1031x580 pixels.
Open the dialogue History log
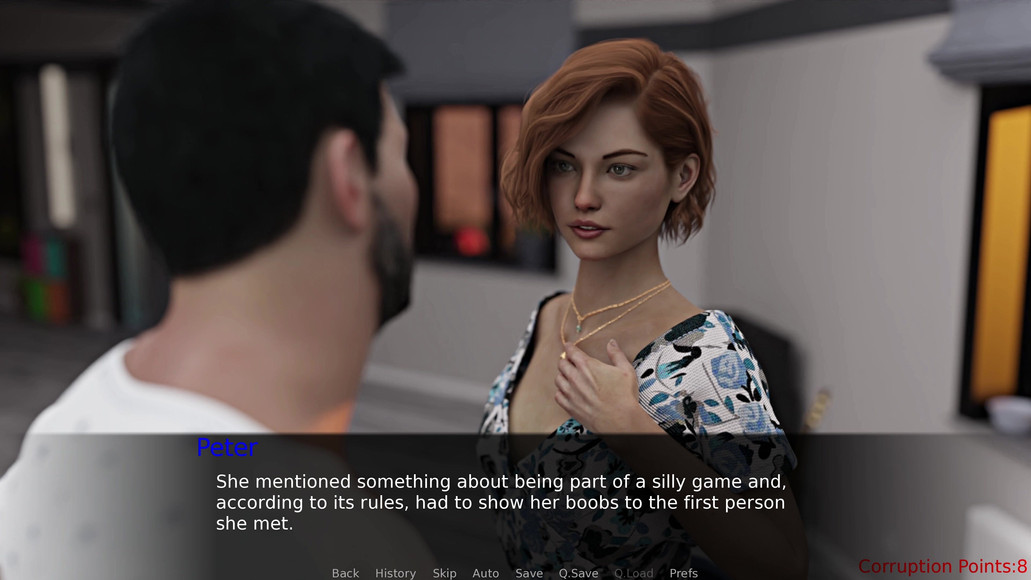pos(395,573)
